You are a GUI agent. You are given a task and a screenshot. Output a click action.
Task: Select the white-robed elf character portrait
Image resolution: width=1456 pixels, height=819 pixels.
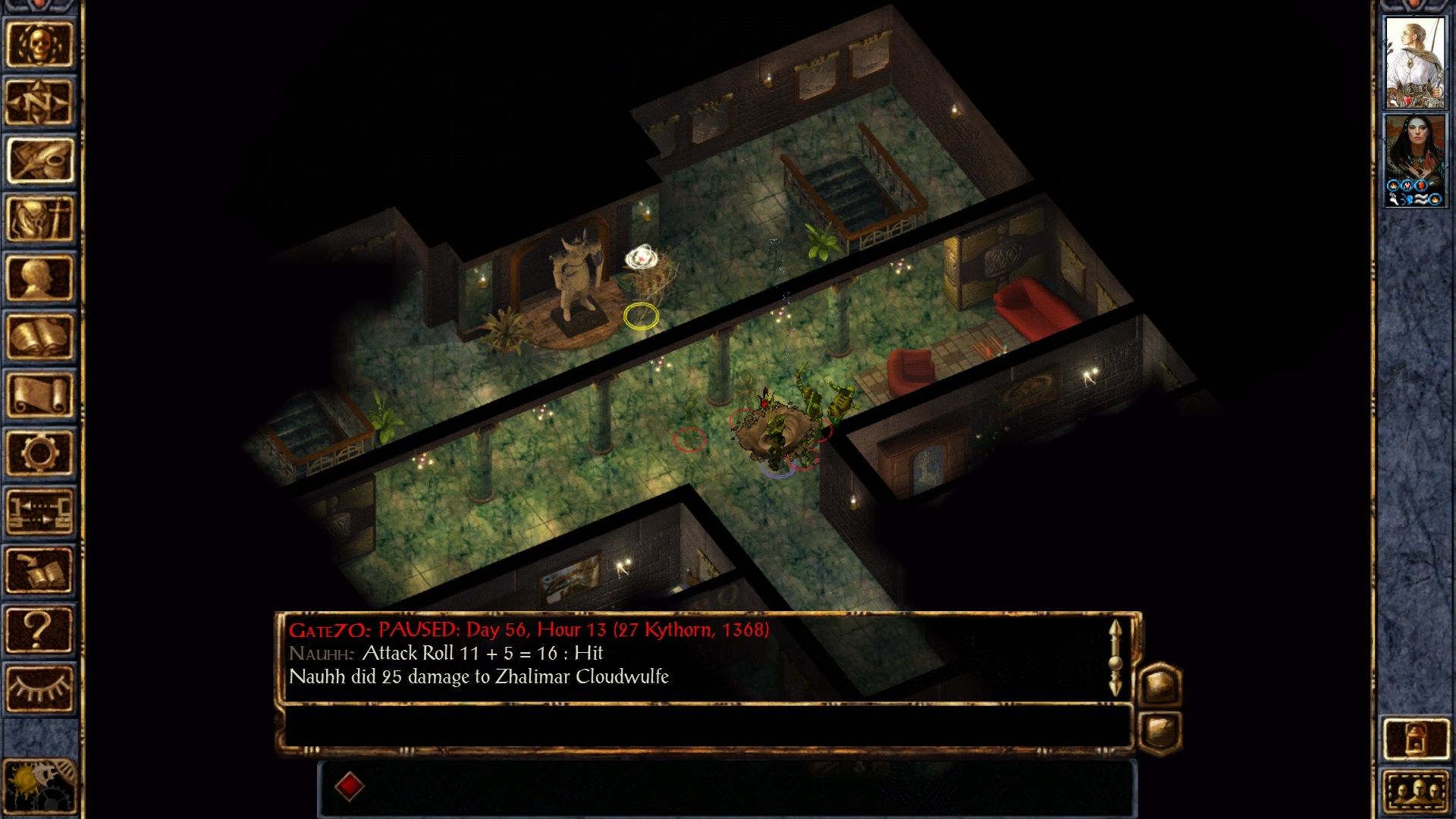tap(1414, 62)
